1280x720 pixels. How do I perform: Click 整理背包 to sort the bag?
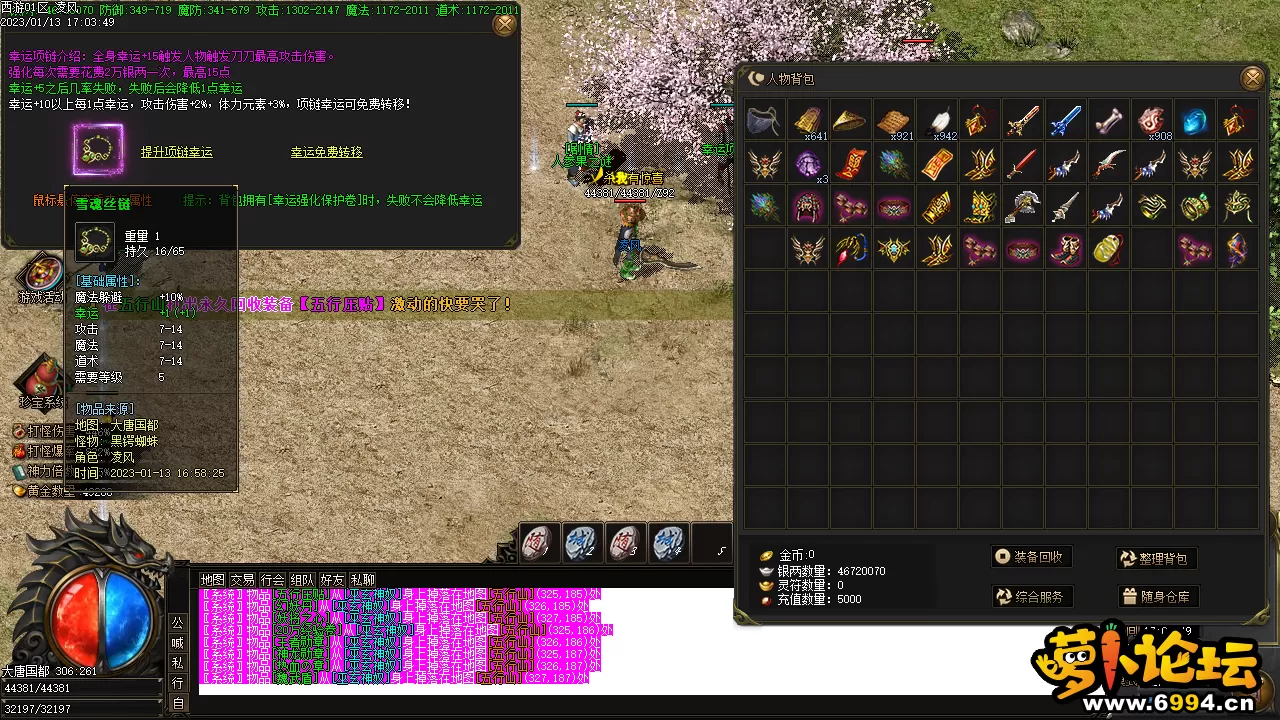1157,559
